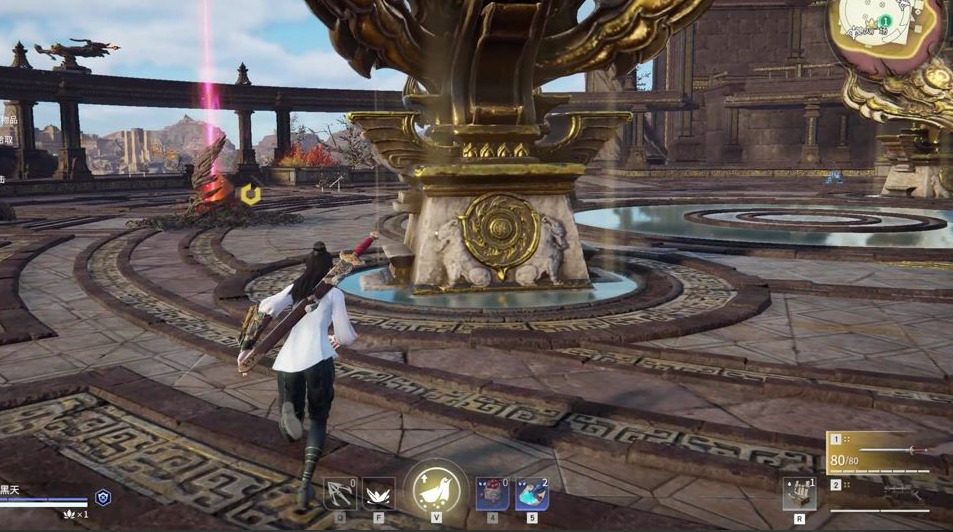Use the blue consumable item slot

pos(531,494)
